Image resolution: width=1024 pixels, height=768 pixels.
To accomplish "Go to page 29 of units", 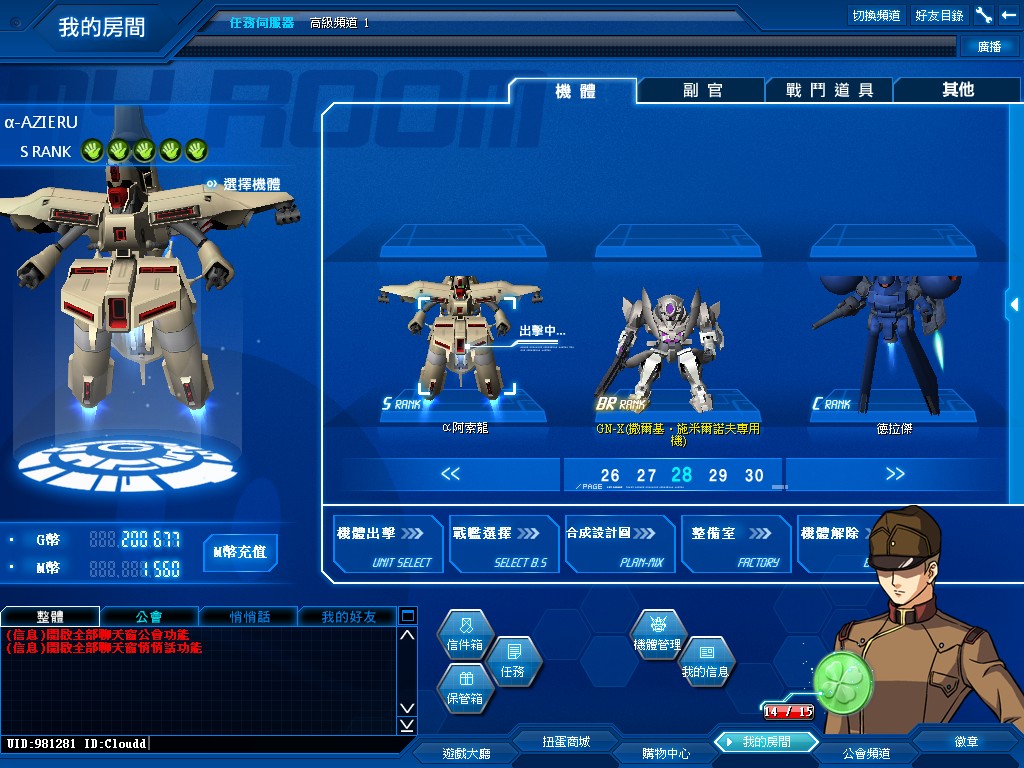I will tap(718, 476).
